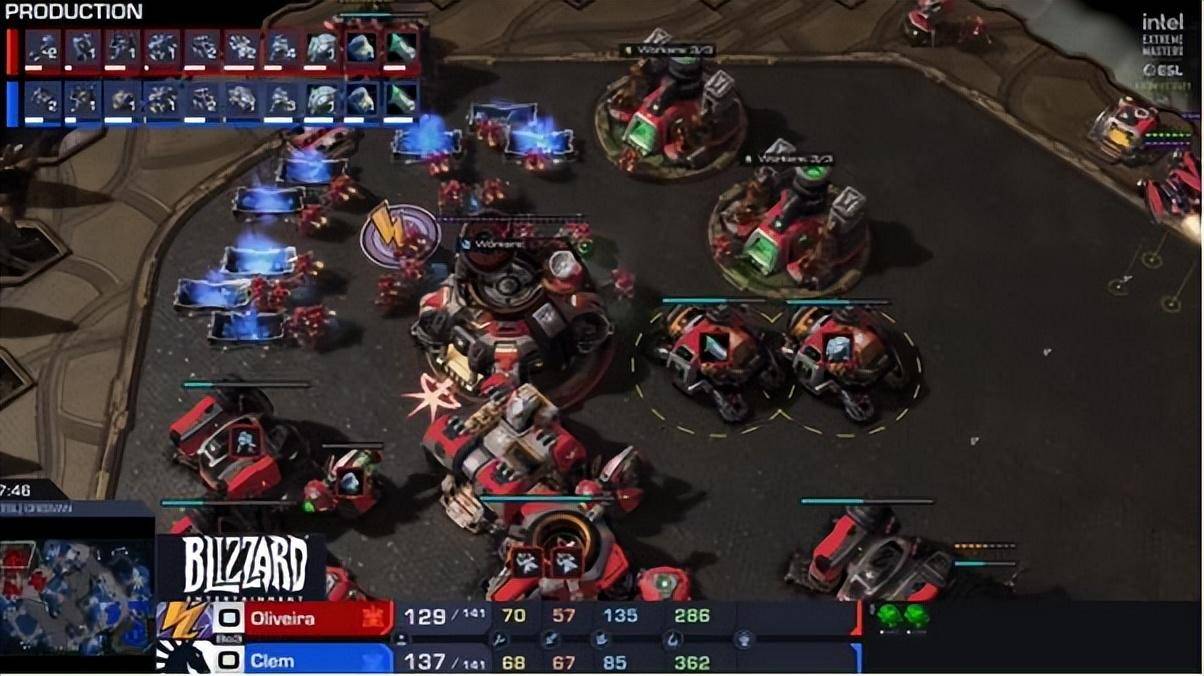Click the Intel Extreme Masters logo
Screen dimensions: 1204x676
point(1163,47)
